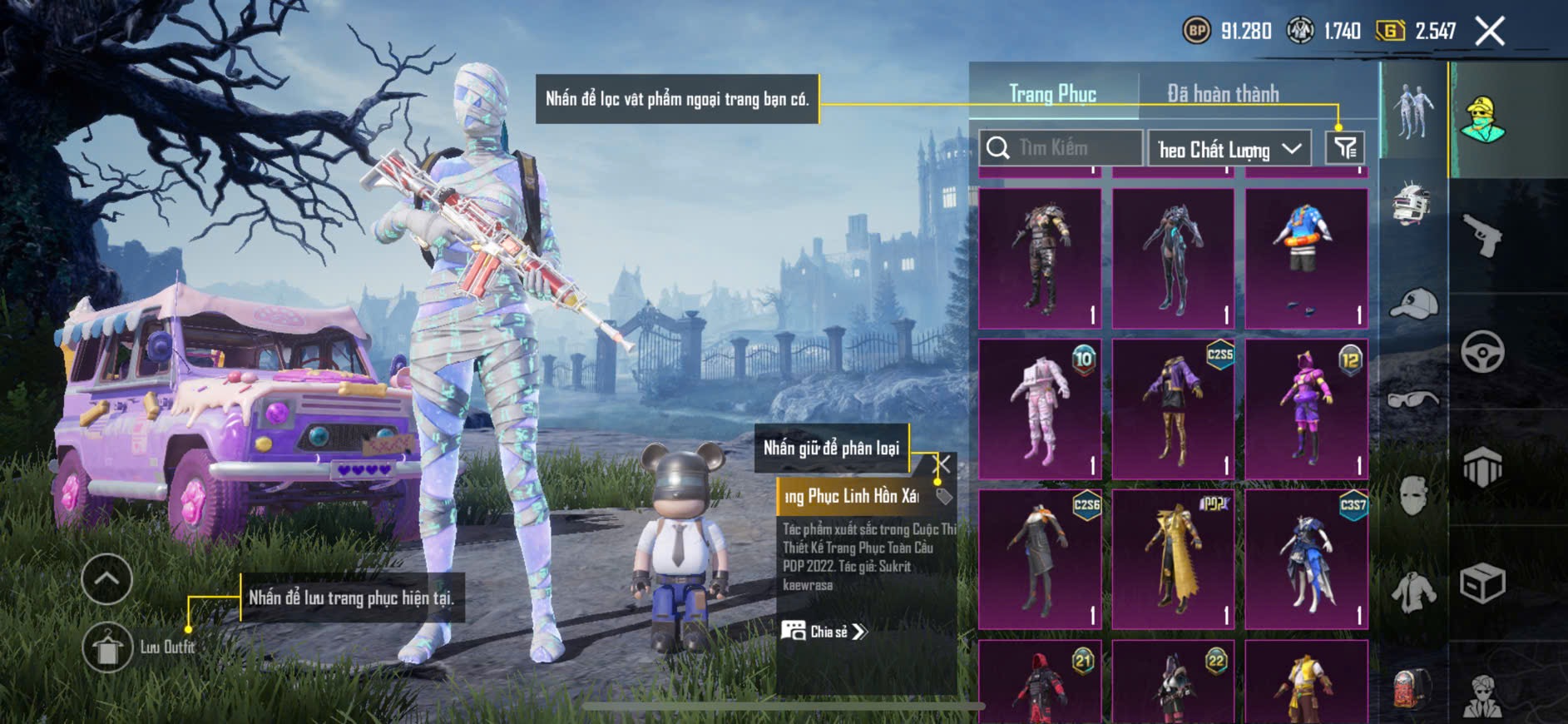
Task: Select the pink outfit with badge 10
Action: tap(1040, 409)
